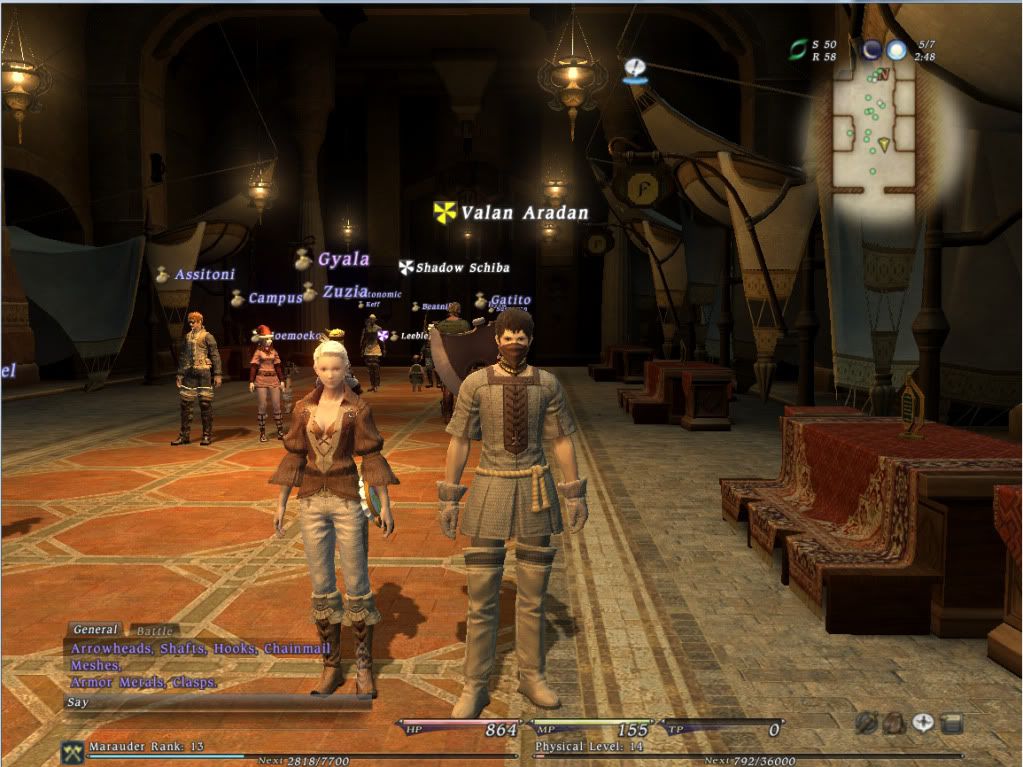This screenshot has height=767, width=1023.
Task: Open the brown leather bag icon
Action: click(x=894, y=722)
